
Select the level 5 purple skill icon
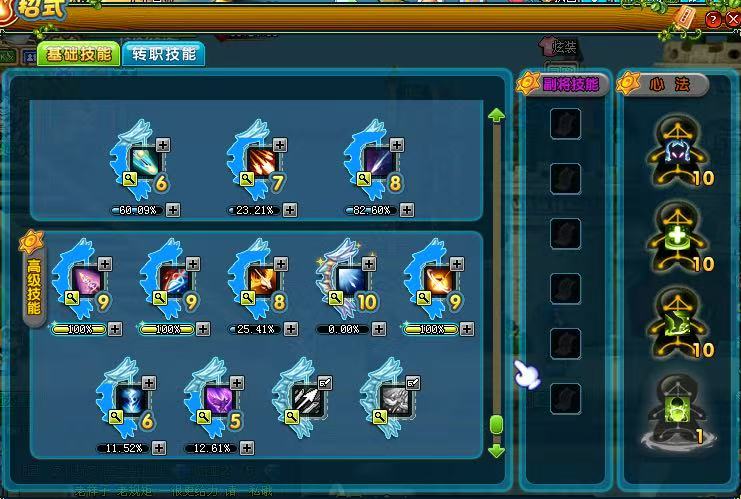[216, 397]
